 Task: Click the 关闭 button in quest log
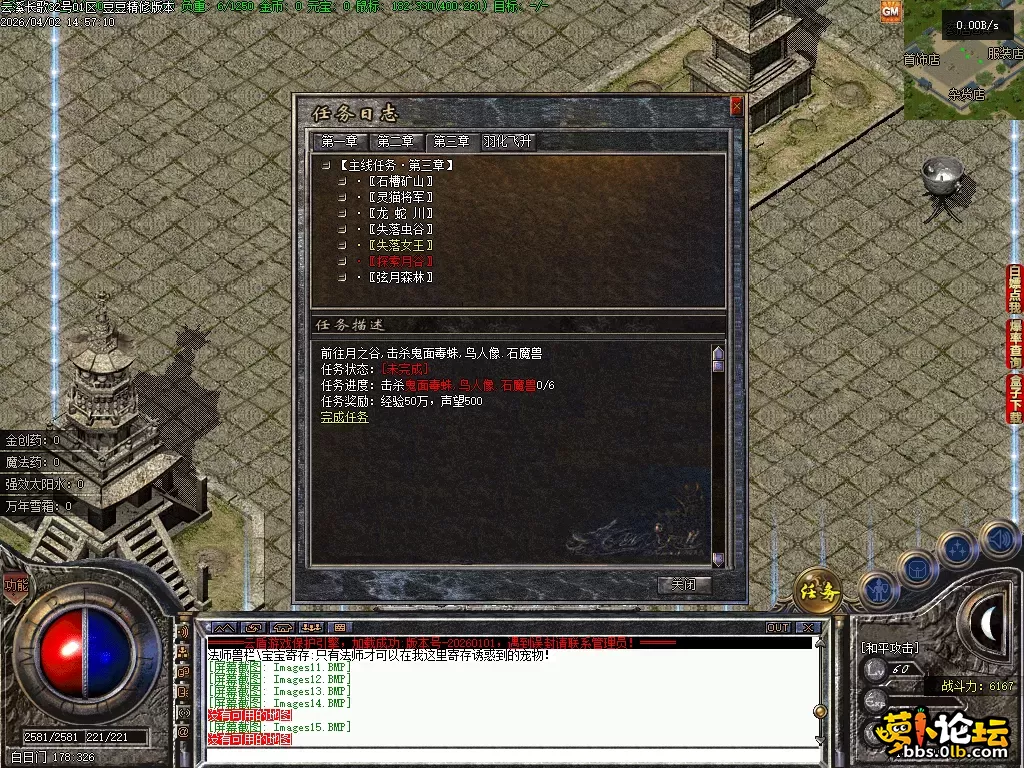coord(685,585)
